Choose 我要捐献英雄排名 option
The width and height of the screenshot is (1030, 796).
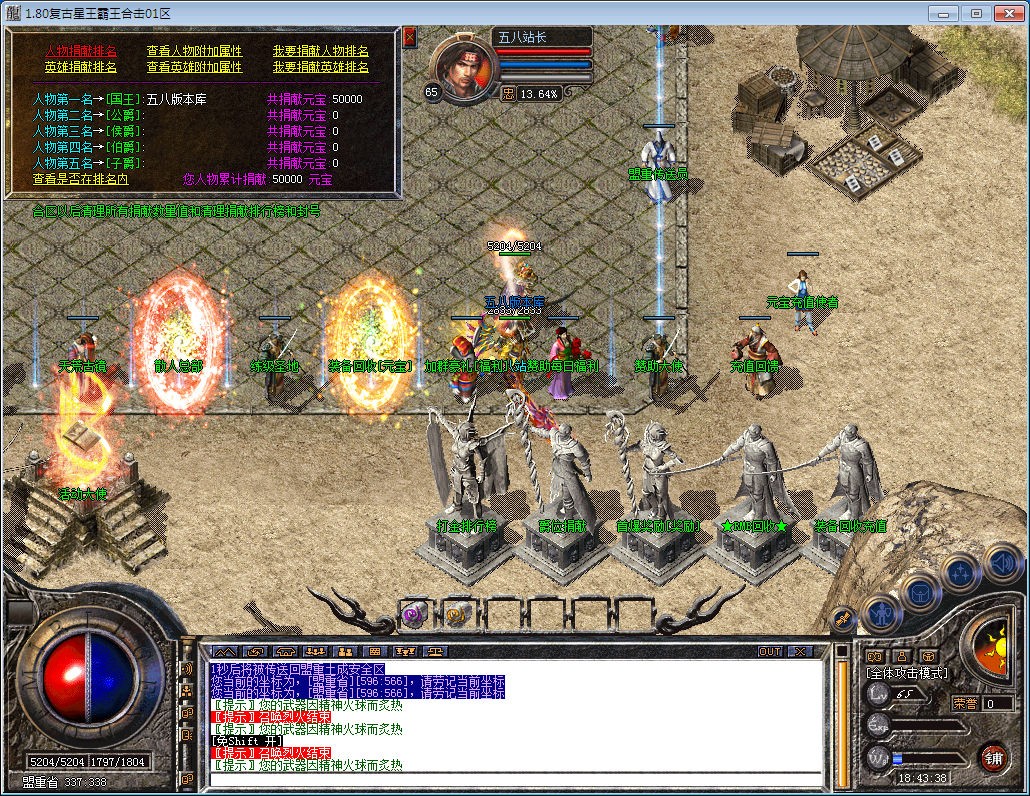tap(320, 67)
